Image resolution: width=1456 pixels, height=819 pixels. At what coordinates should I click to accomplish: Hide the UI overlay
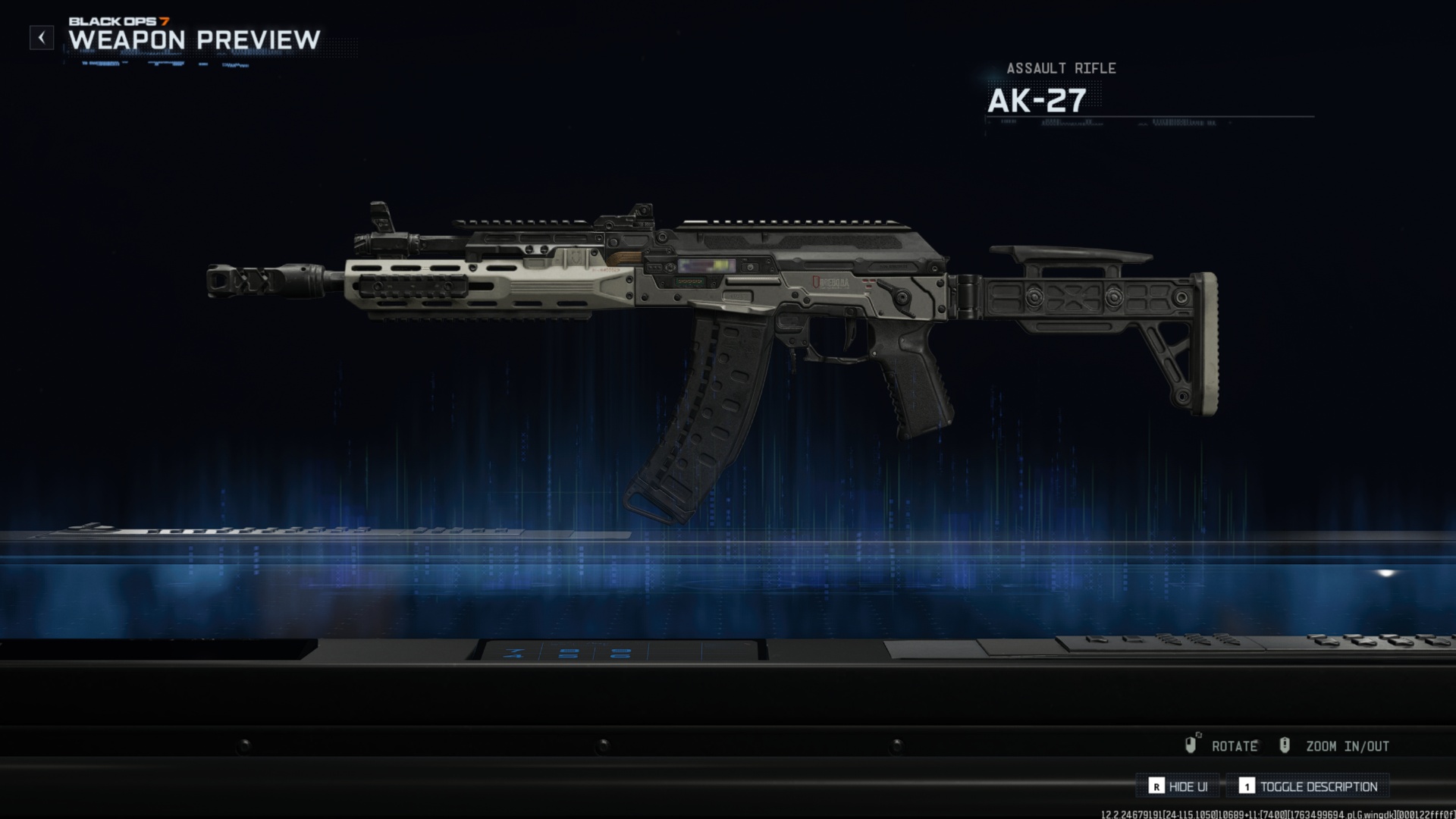pos(1178,786)
